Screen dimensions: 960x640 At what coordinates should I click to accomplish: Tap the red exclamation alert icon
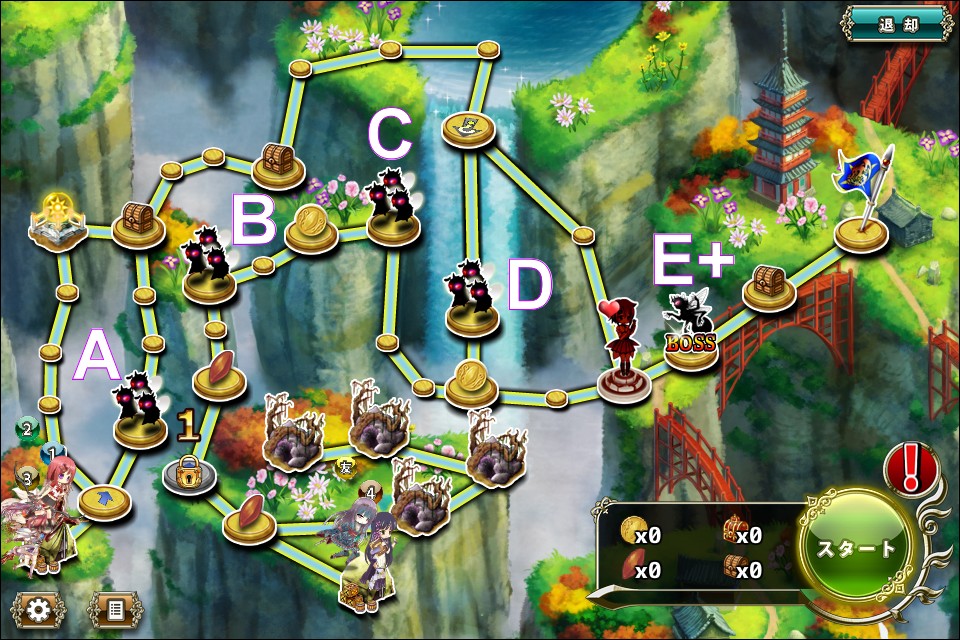pyautogui.click(x=910, y=467)
